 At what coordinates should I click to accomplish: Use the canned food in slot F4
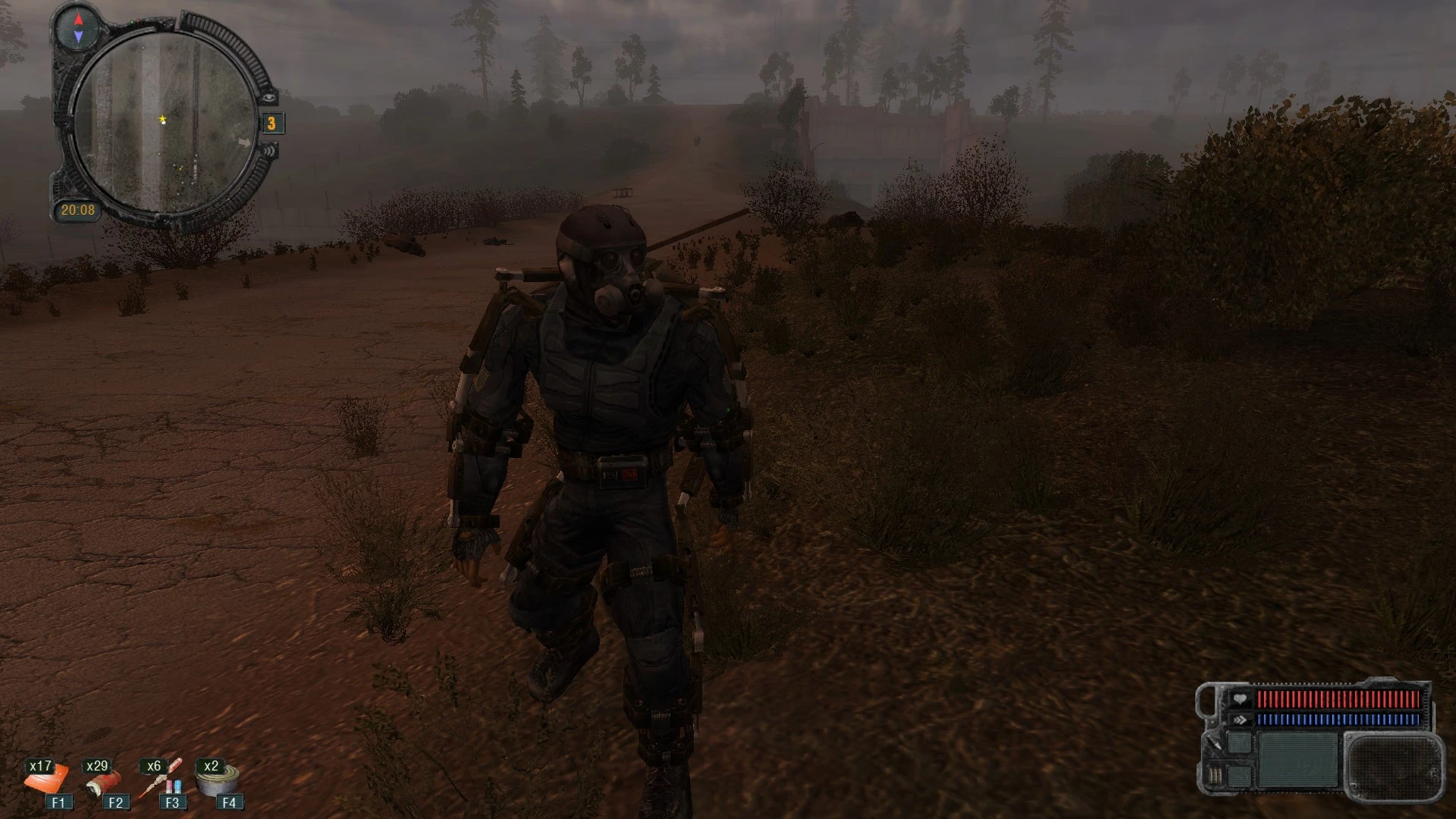coord(218,780)
